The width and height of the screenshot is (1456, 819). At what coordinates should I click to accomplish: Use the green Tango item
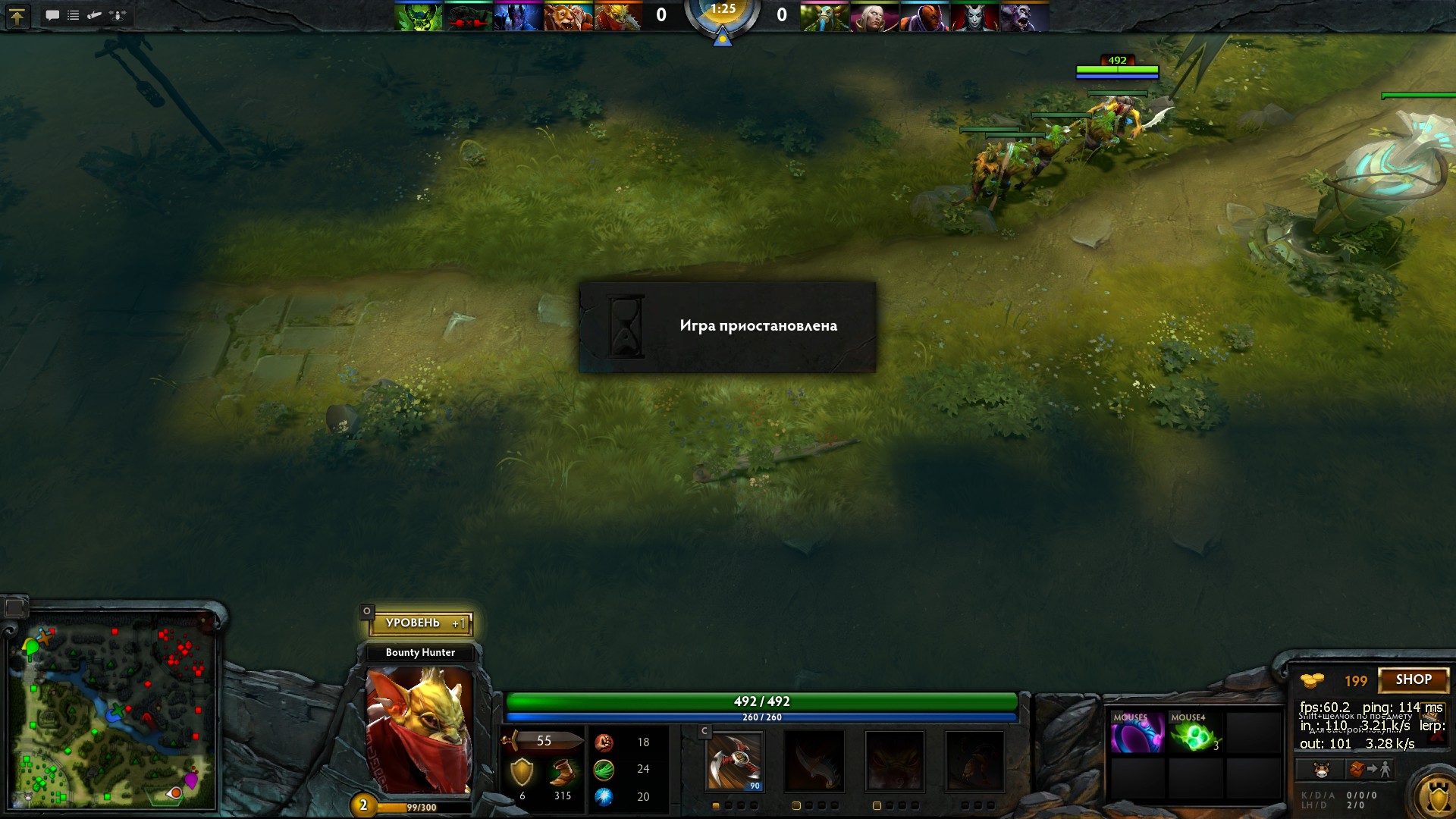(x=1194, y=733)
